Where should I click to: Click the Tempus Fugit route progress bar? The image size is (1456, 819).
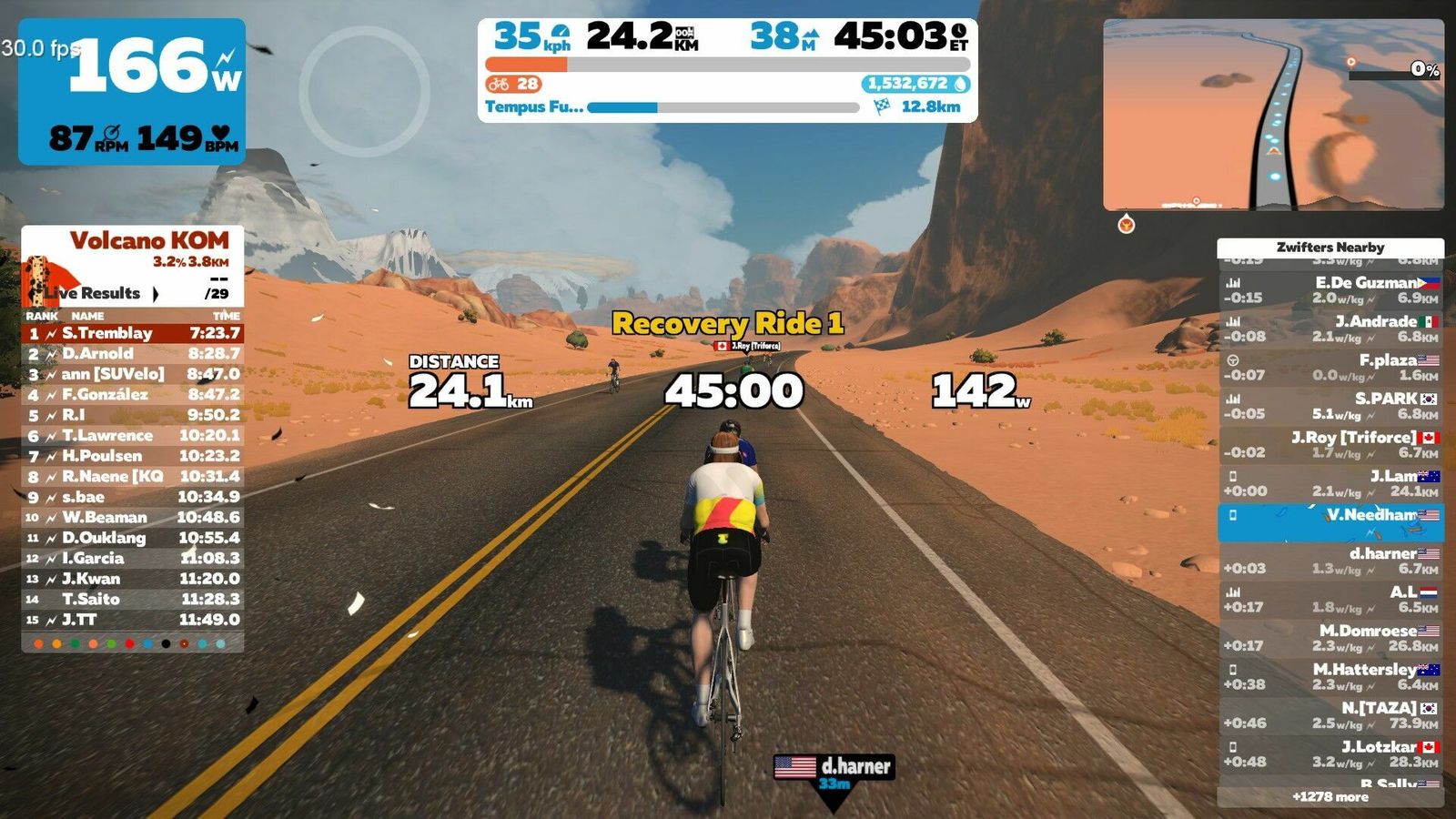(x=723, y=107)
